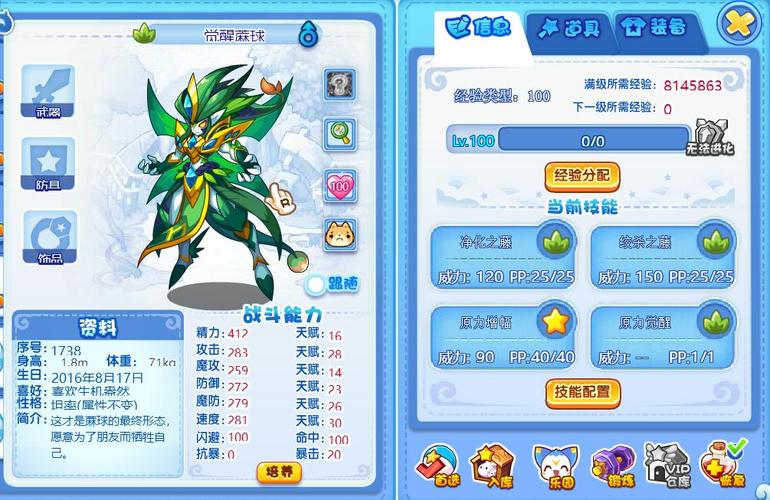Viewport: 770px width, 500px height.
Task: Switch to the 装备 equipment tab
Action: point(654,28)
